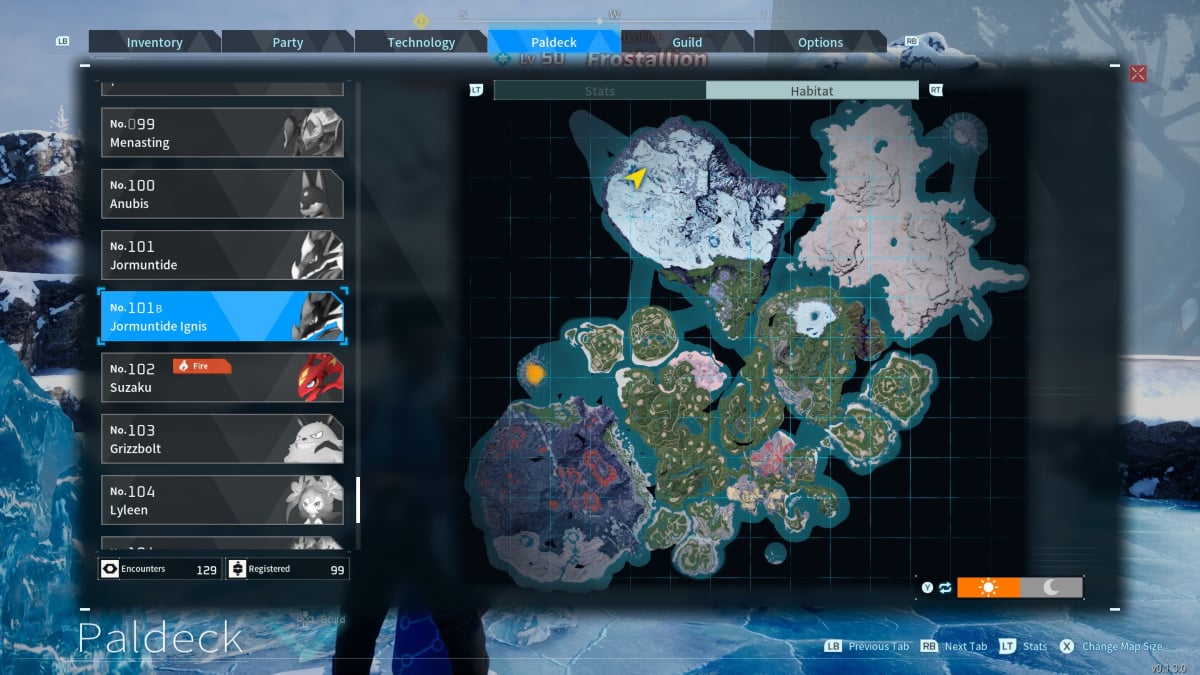
Task: Open the Party tab
Action: point(288,42)
